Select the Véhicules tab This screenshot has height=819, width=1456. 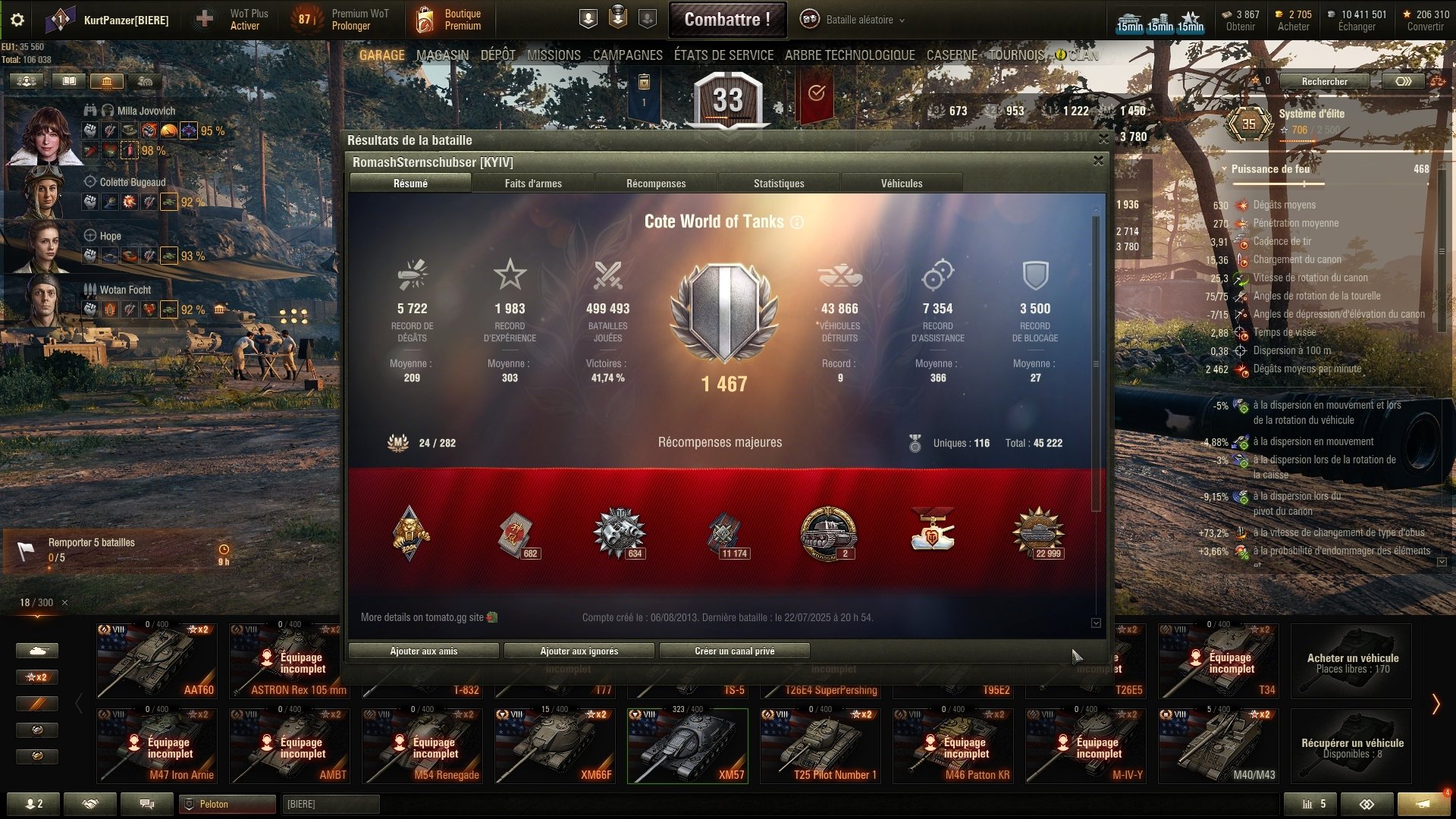coord(902,184)
